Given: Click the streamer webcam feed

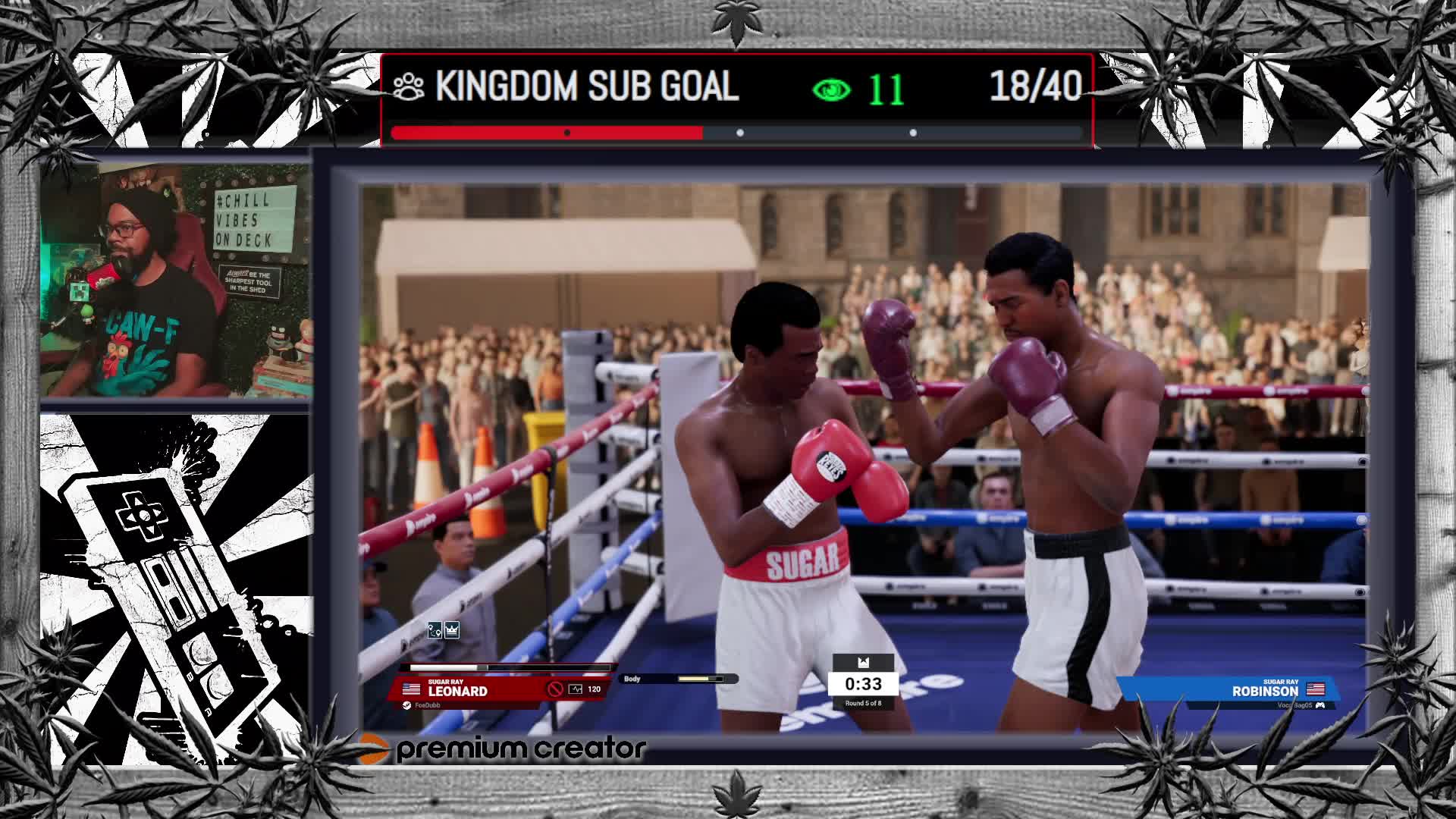Looking at the screenshot, I should coord(176,281).
